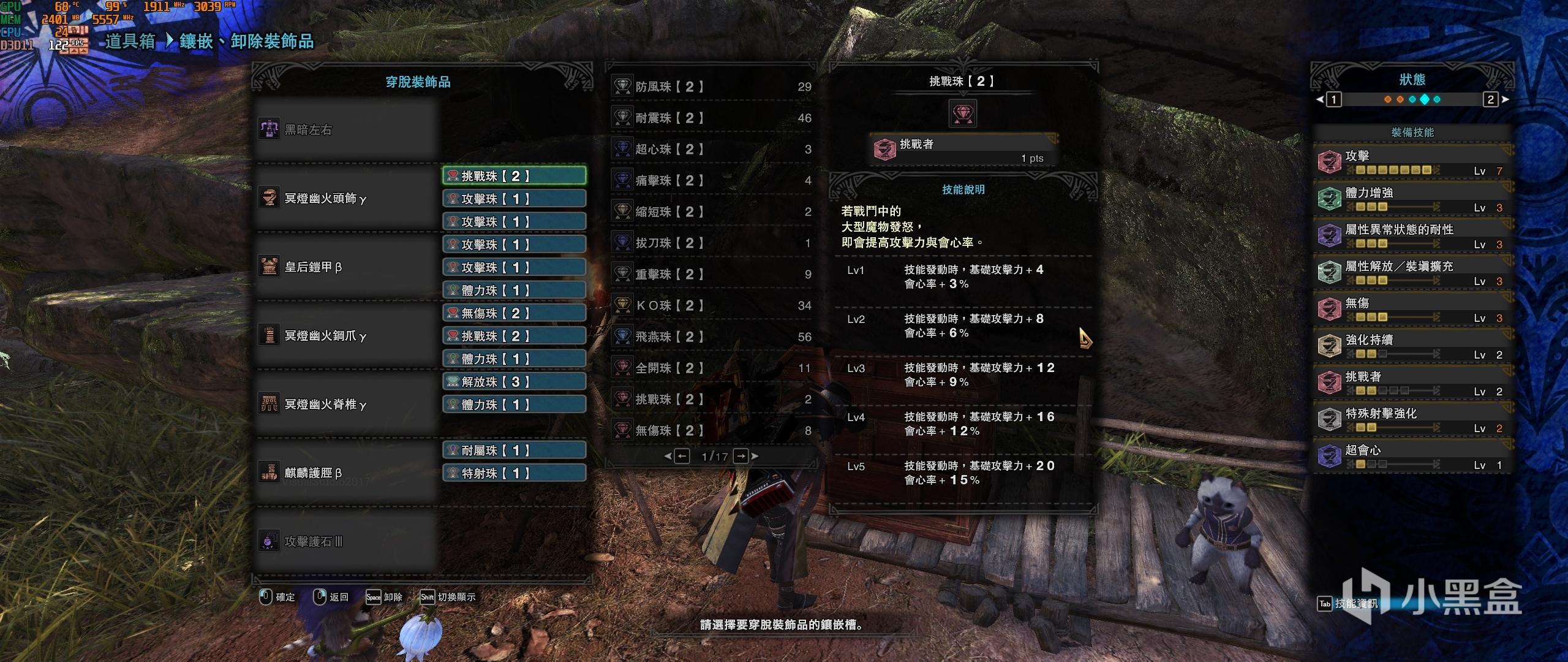Select the 攻擊護石III charm row
The image size is (1568, 662).
coord(347,542)
